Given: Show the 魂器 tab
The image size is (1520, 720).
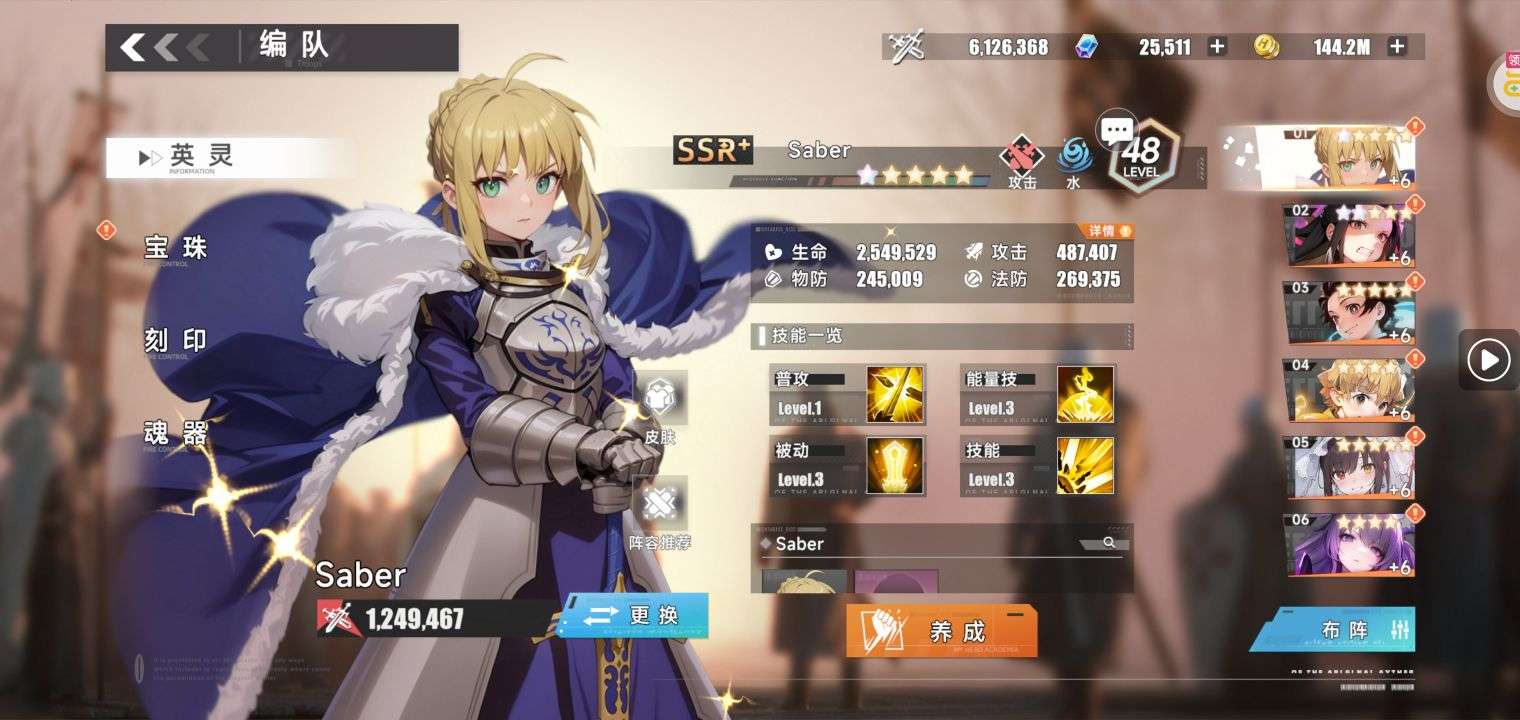Looking at the screenshot, I should pos(175,434).
